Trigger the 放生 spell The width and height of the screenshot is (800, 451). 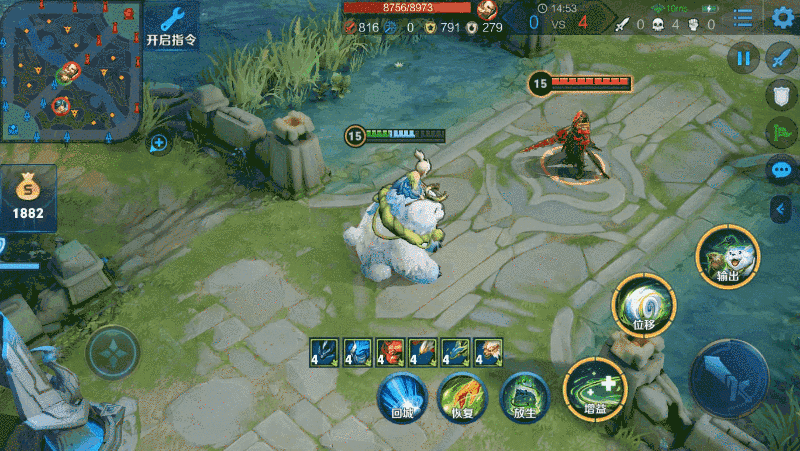(x=523, y=396)
